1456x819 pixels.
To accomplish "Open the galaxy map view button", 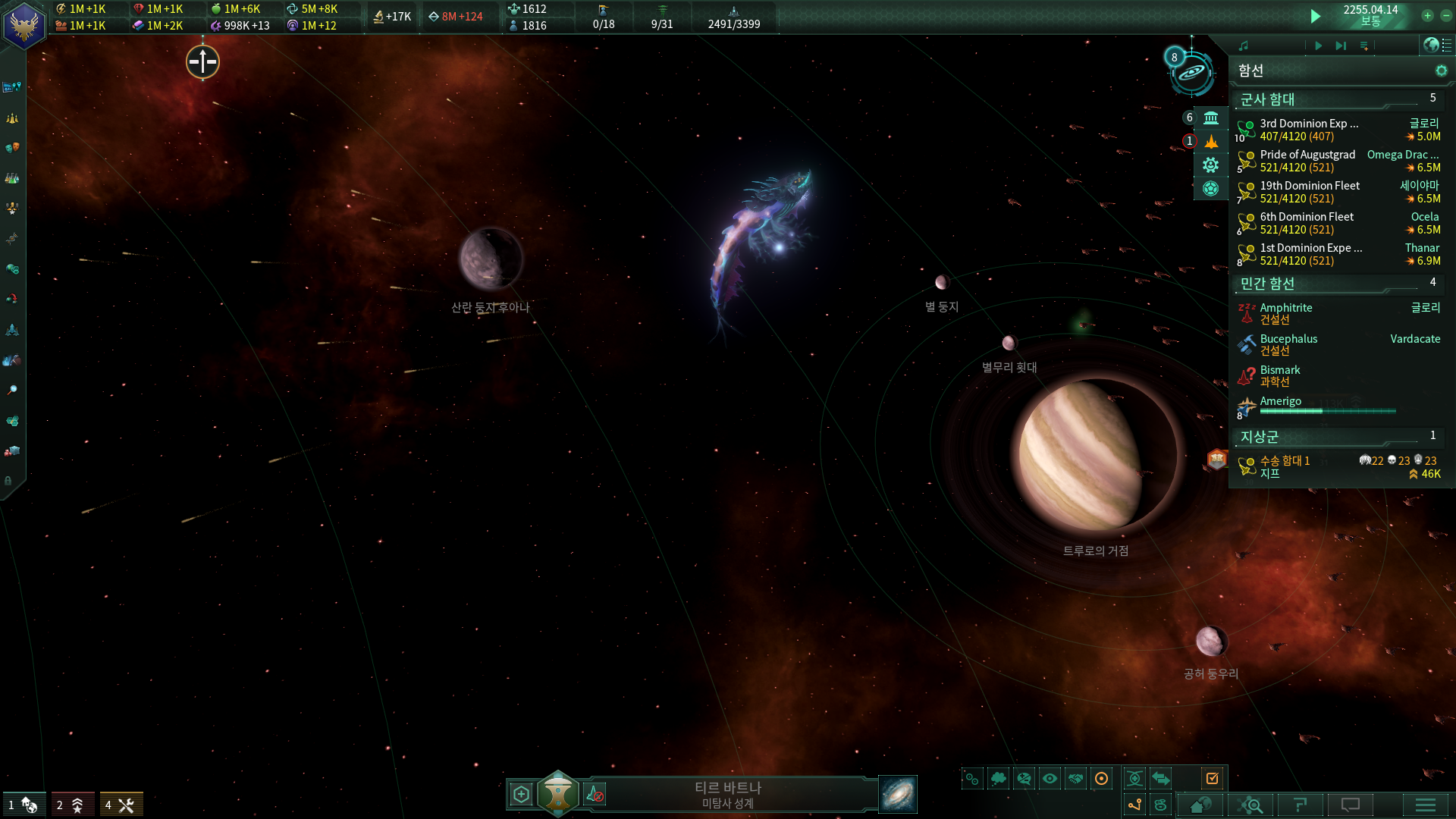I will click(x=898, y=794).
